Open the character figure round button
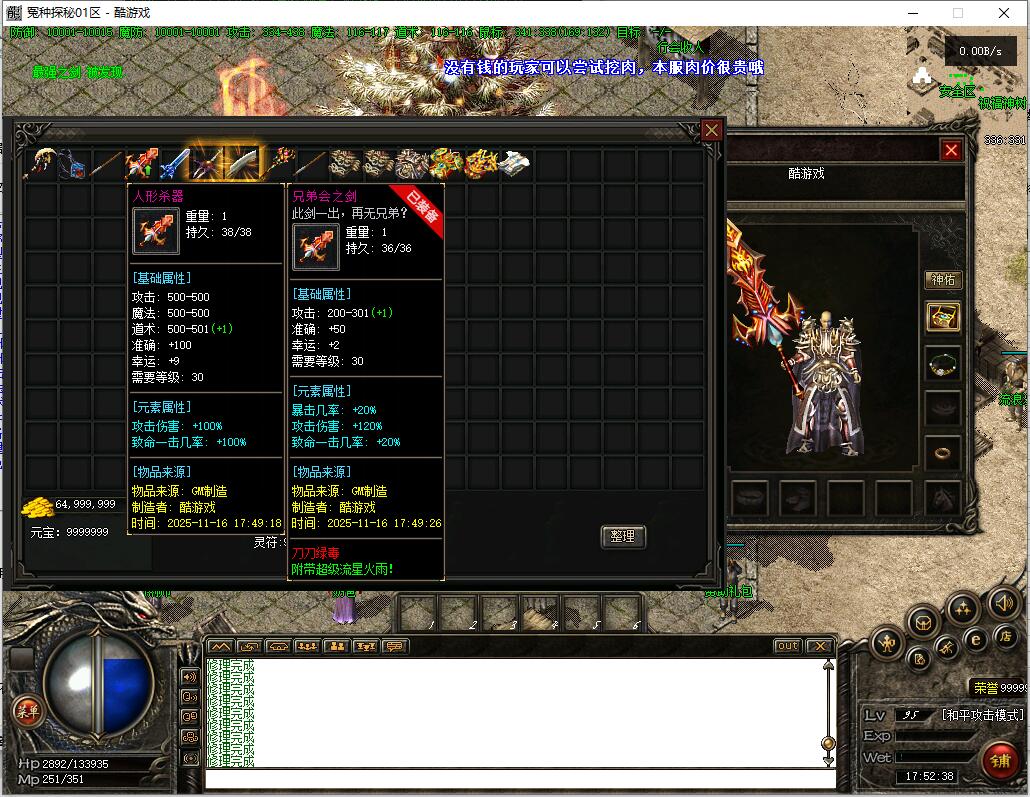Image resolution: width=1030 pixels, height=797 pixels. (x=887, y=643)
